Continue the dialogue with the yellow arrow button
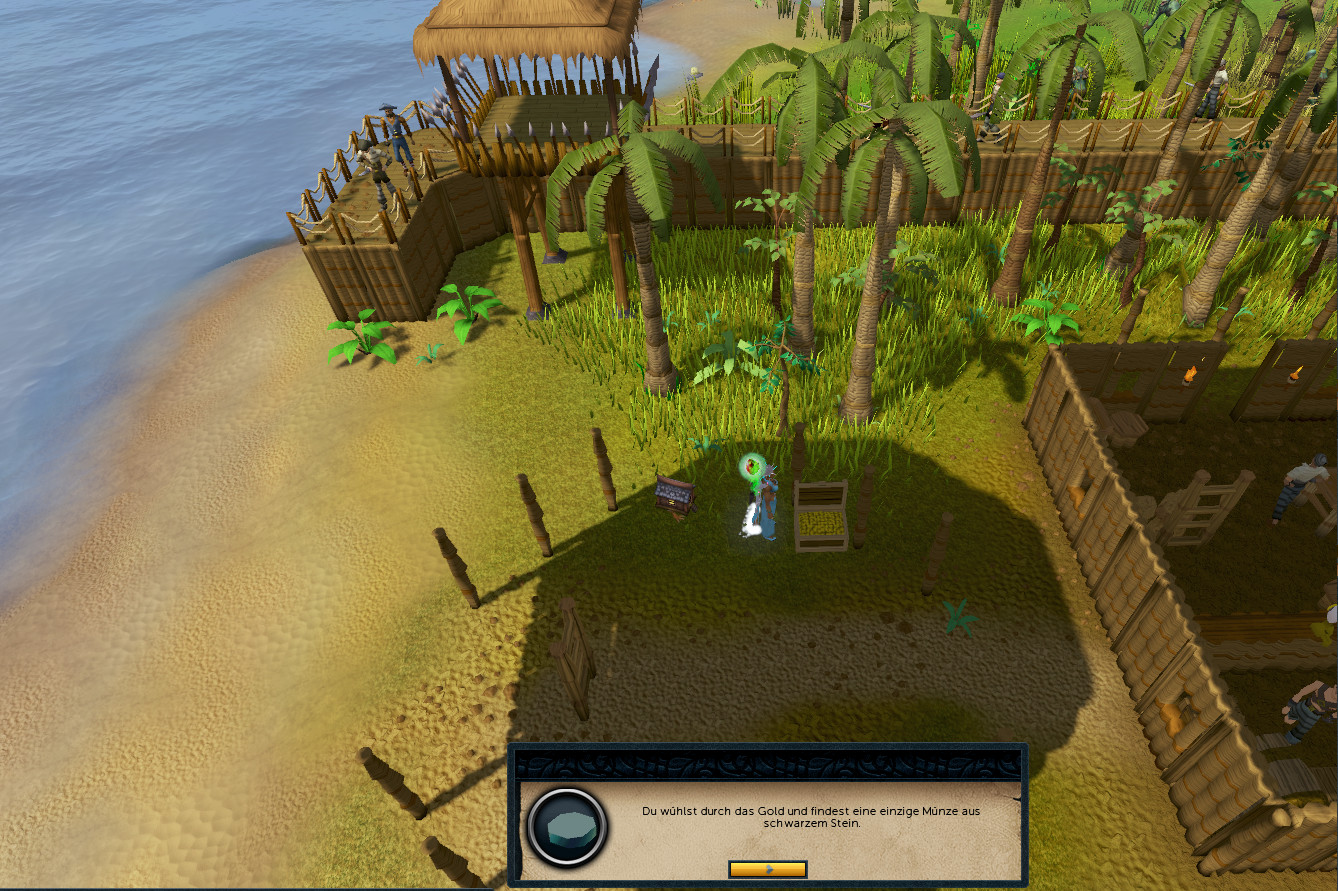The width and height of the screenshot is (1338, 891). click(767, 869)
